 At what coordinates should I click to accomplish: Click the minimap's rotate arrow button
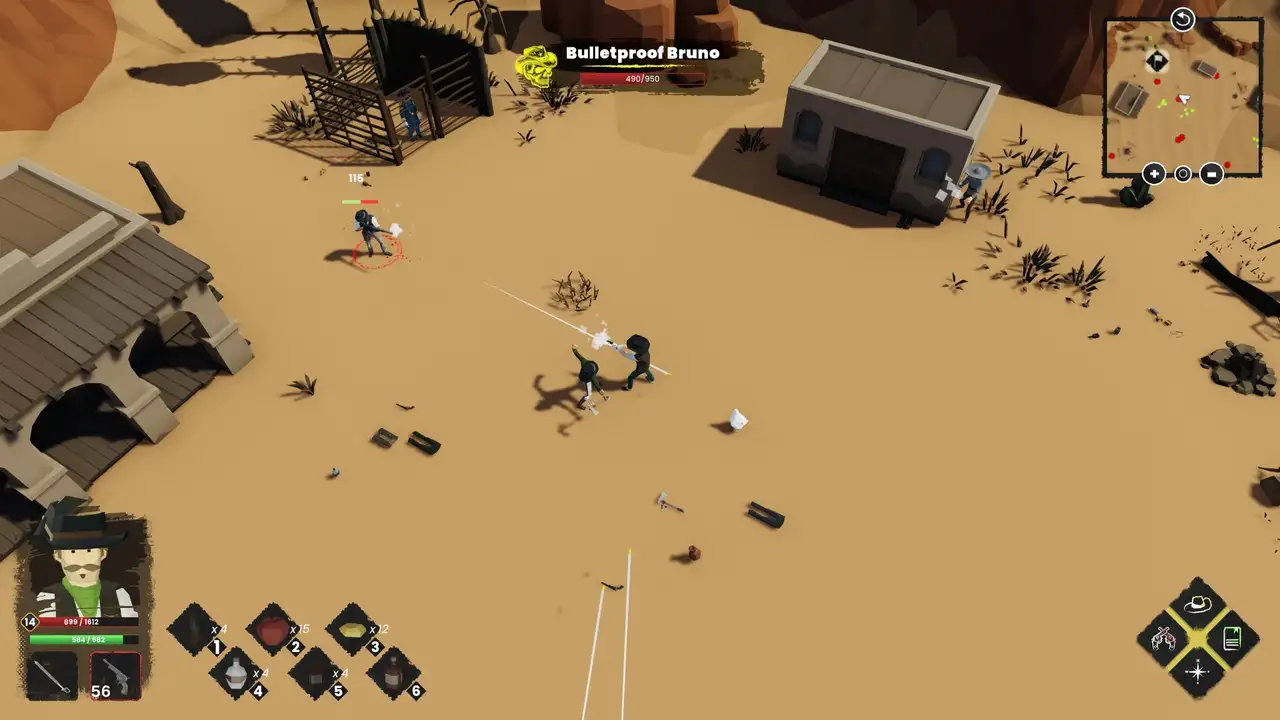coord(1183,19)
